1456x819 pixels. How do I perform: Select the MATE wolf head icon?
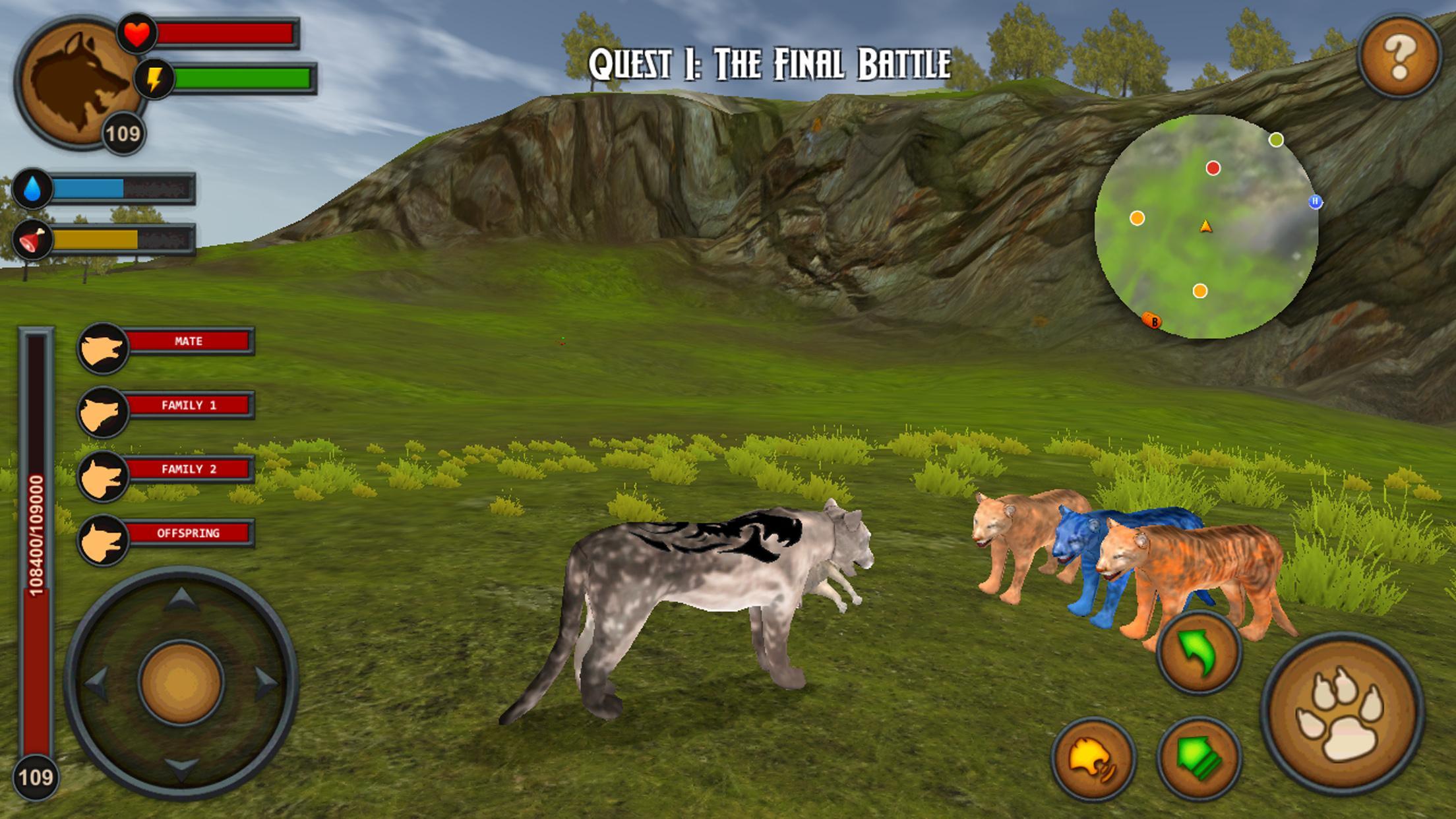coord(104,342)
